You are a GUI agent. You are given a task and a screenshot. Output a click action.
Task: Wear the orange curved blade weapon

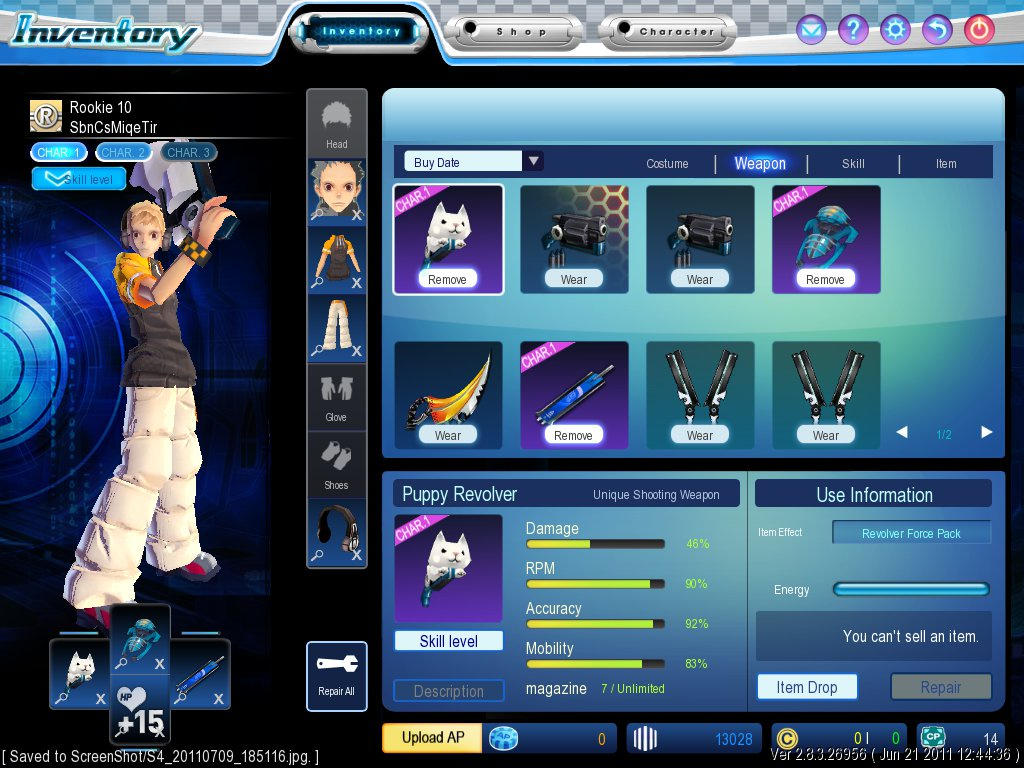tap(448, 435)
